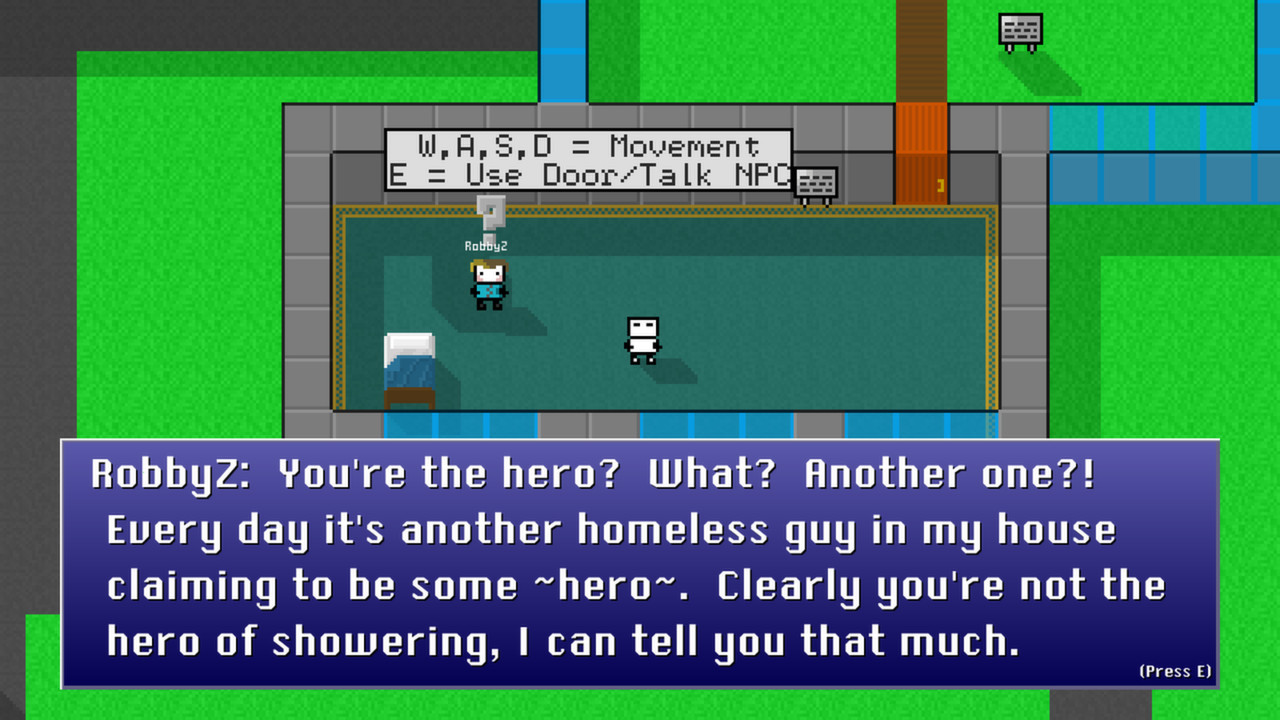
Task: Click the Press E prompt
Action: coord(1174,671)
